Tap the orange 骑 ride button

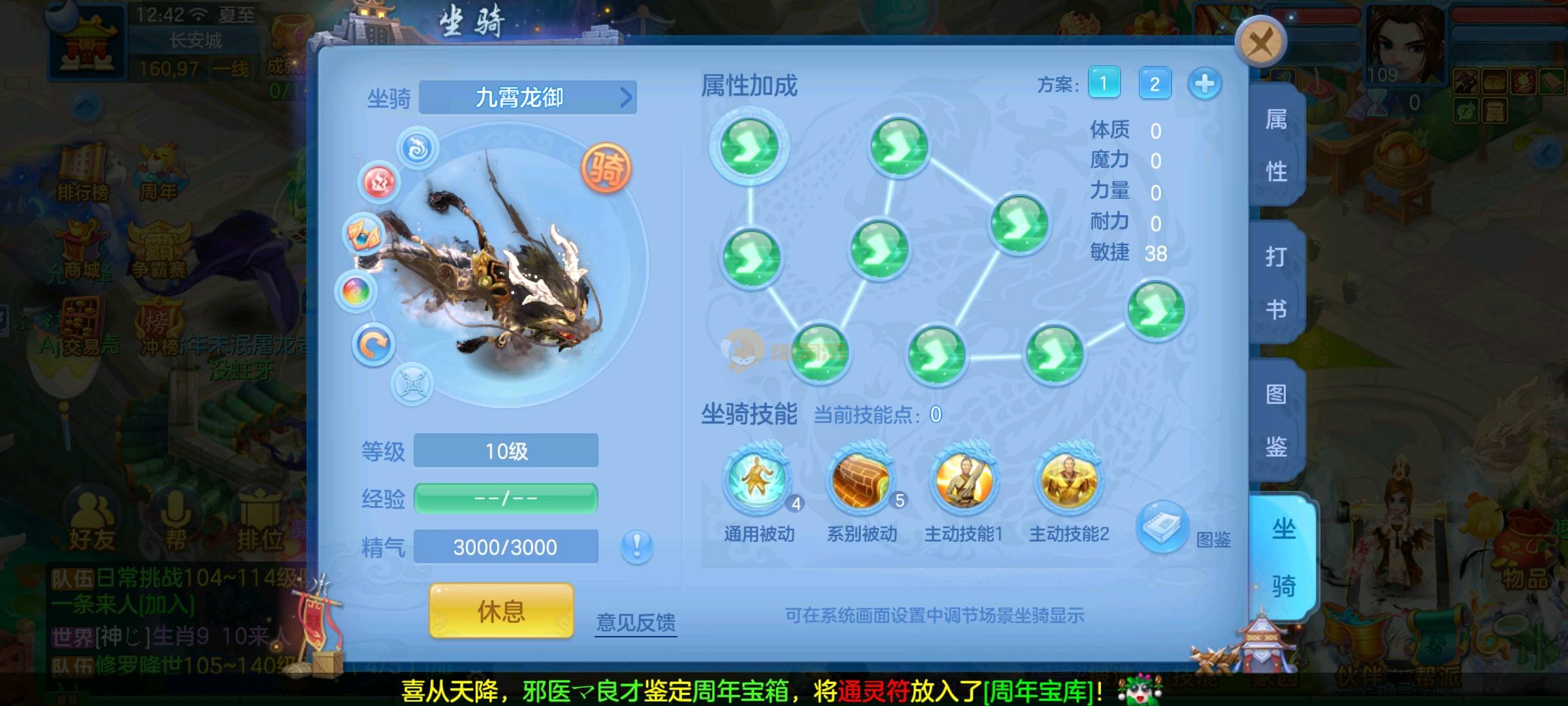click(x=607, y=169)
